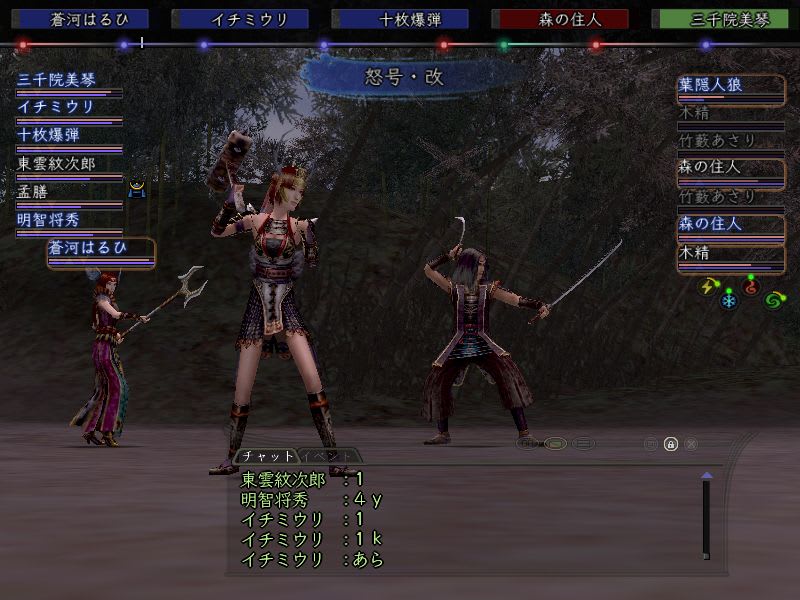Open the チャット chat tab
Screen dimensions: 800x600
click(x=265, y=456)
